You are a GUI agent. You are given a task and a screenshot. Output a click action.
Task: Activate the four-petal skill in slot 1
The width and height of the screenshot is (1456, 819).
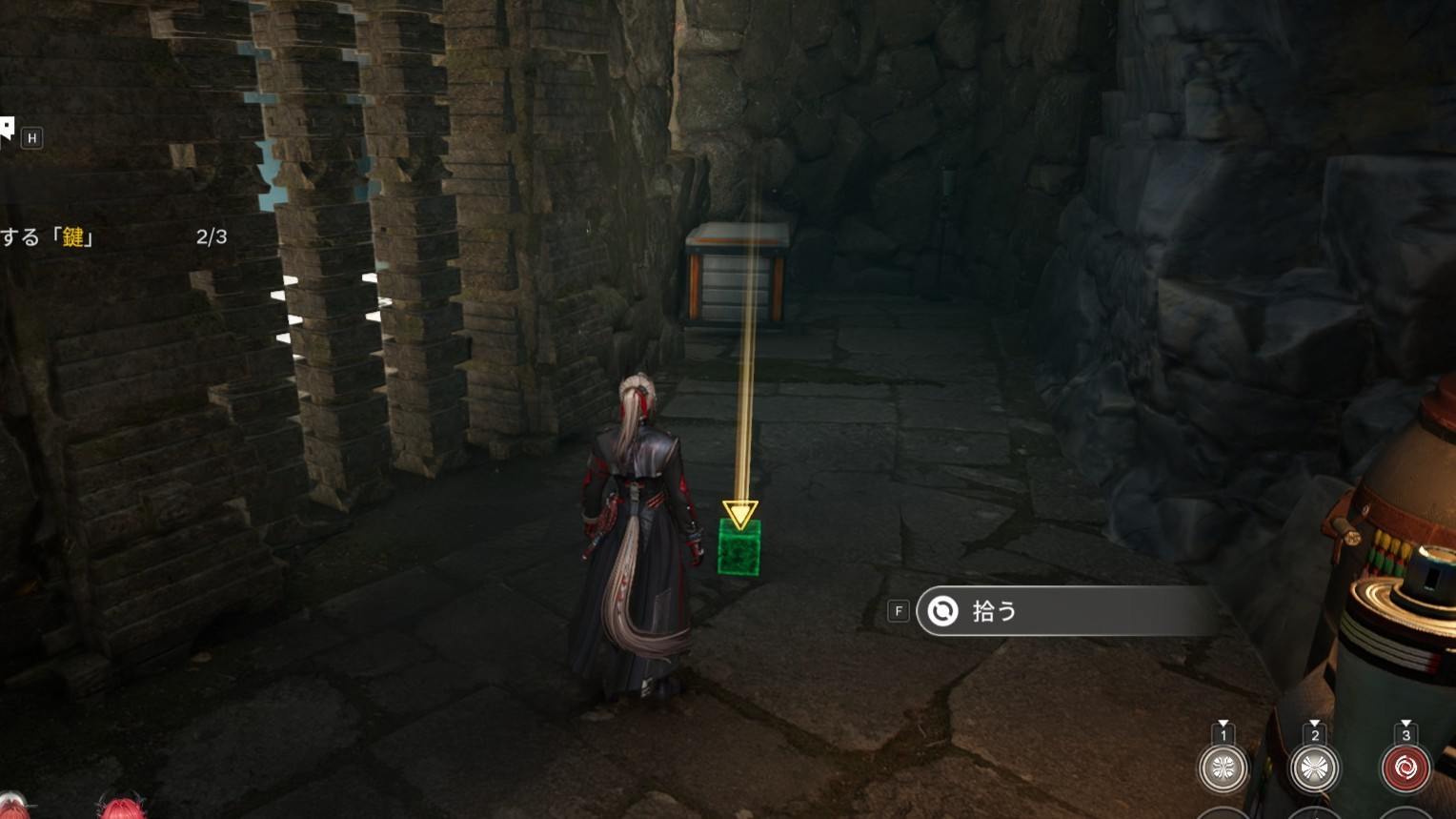pyautogui.click(x=1223, y=768)
